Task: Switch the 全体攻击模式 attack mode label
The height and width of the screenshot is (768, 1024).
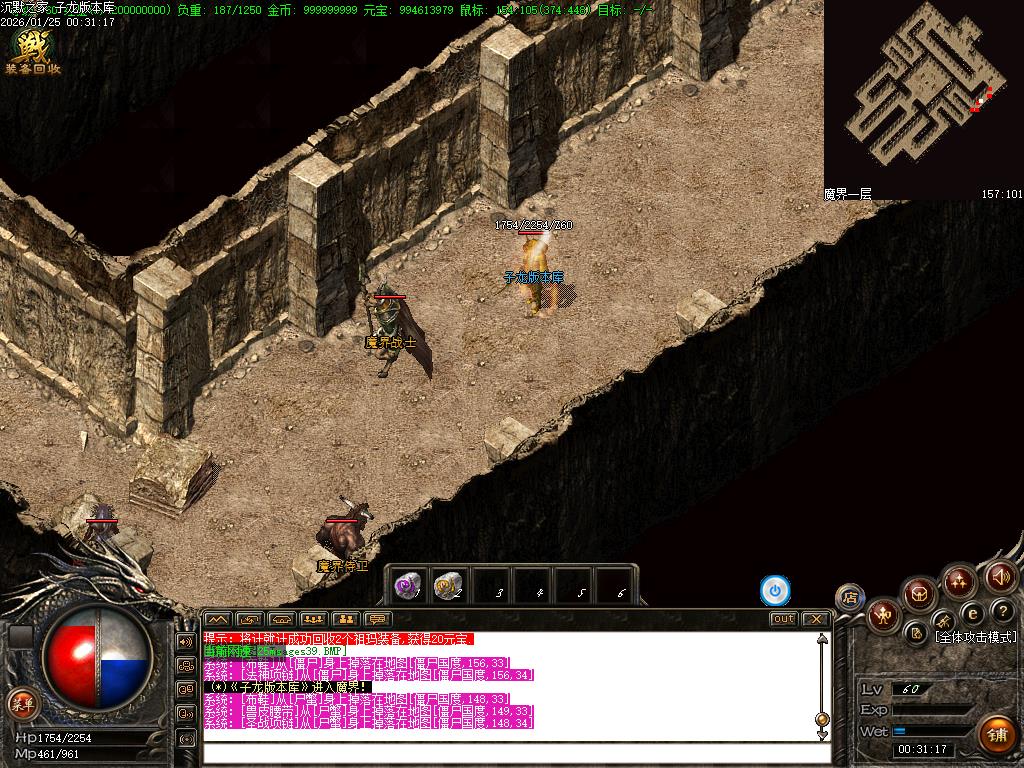Action: [x=975, y=637]
